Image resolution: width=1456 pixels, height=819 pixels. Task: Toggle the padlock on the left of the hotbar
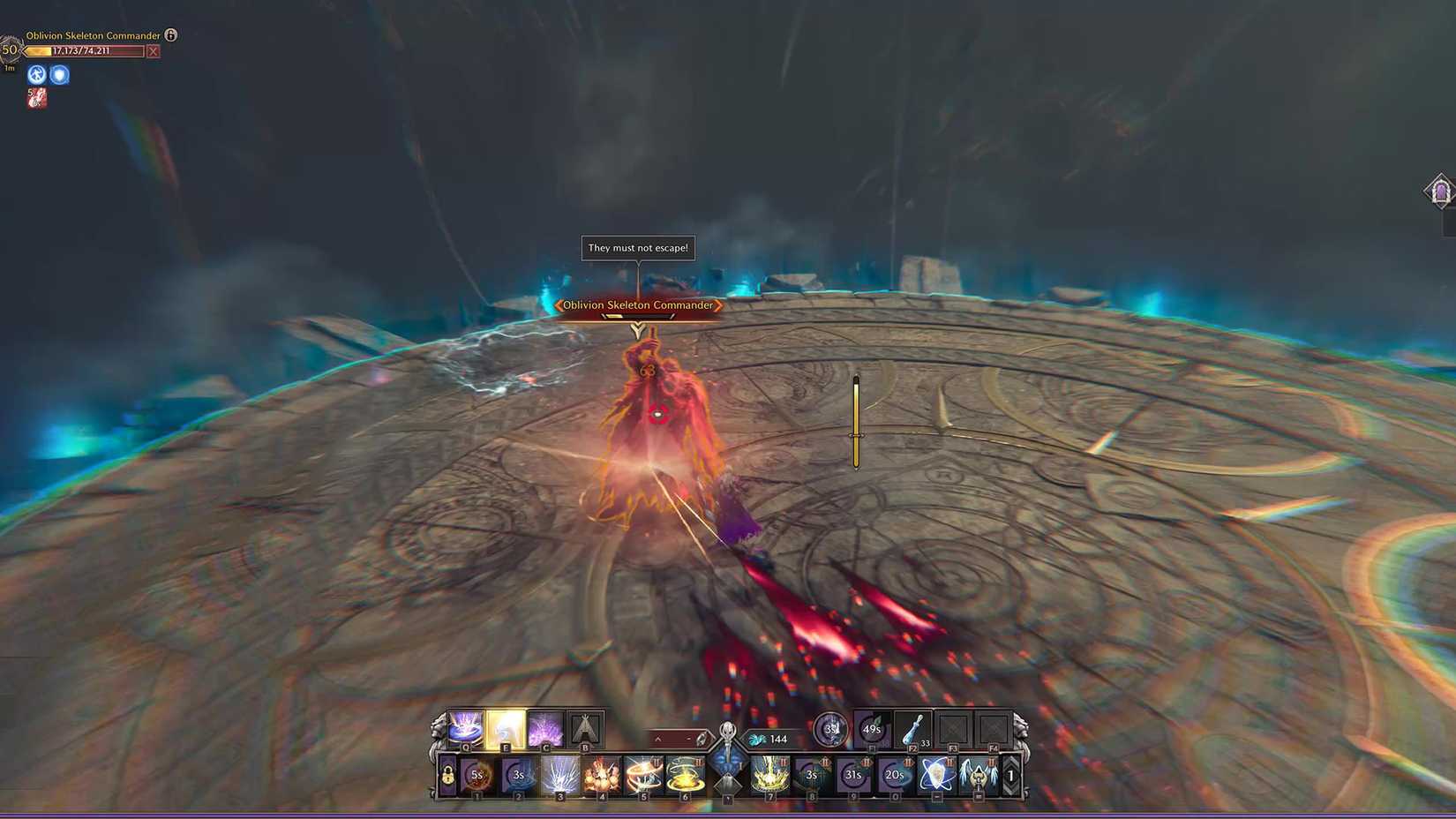point(447,776)
